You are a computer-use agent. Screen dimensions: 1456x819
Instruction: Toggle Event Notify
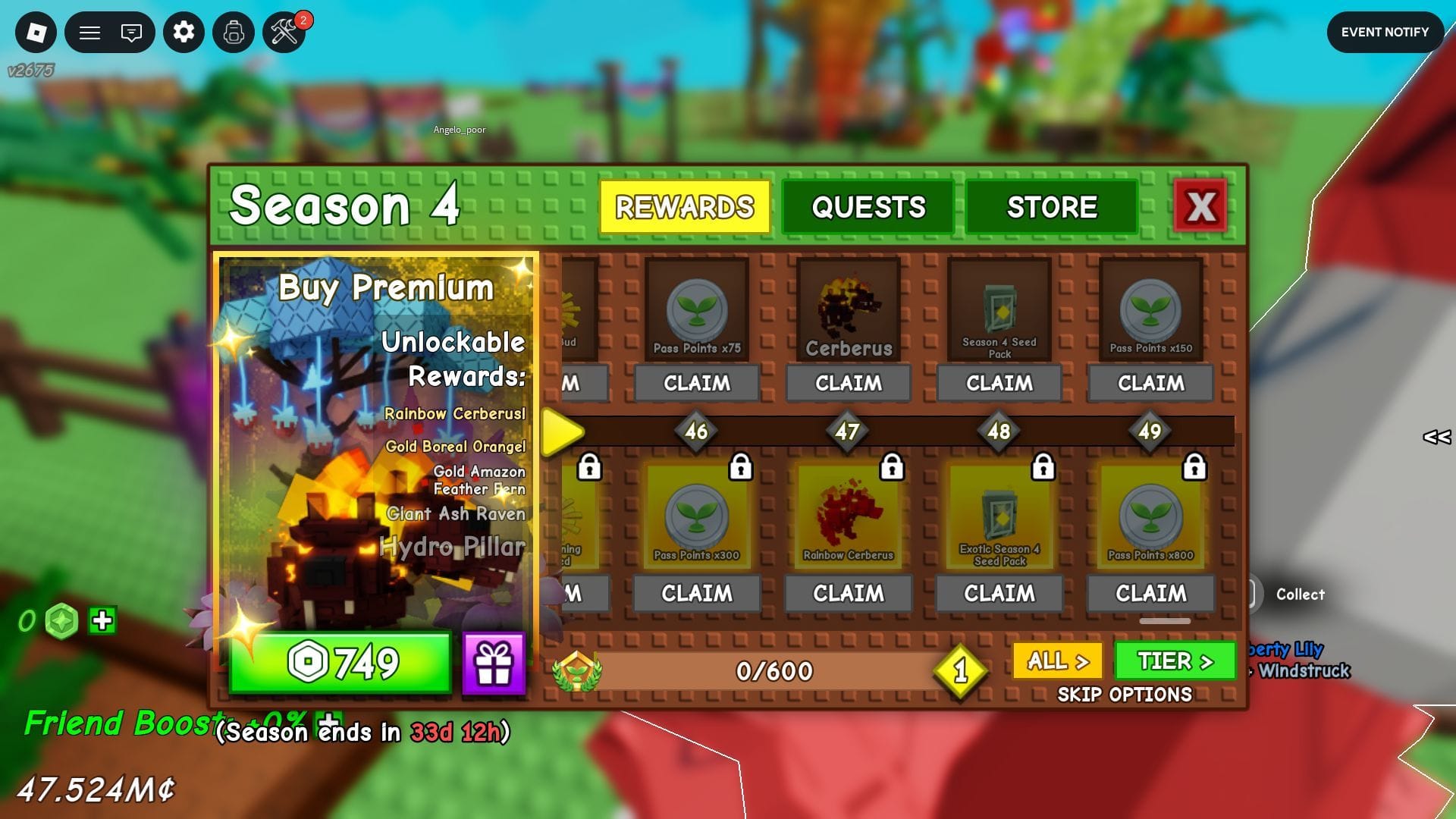pos(1384,32)
